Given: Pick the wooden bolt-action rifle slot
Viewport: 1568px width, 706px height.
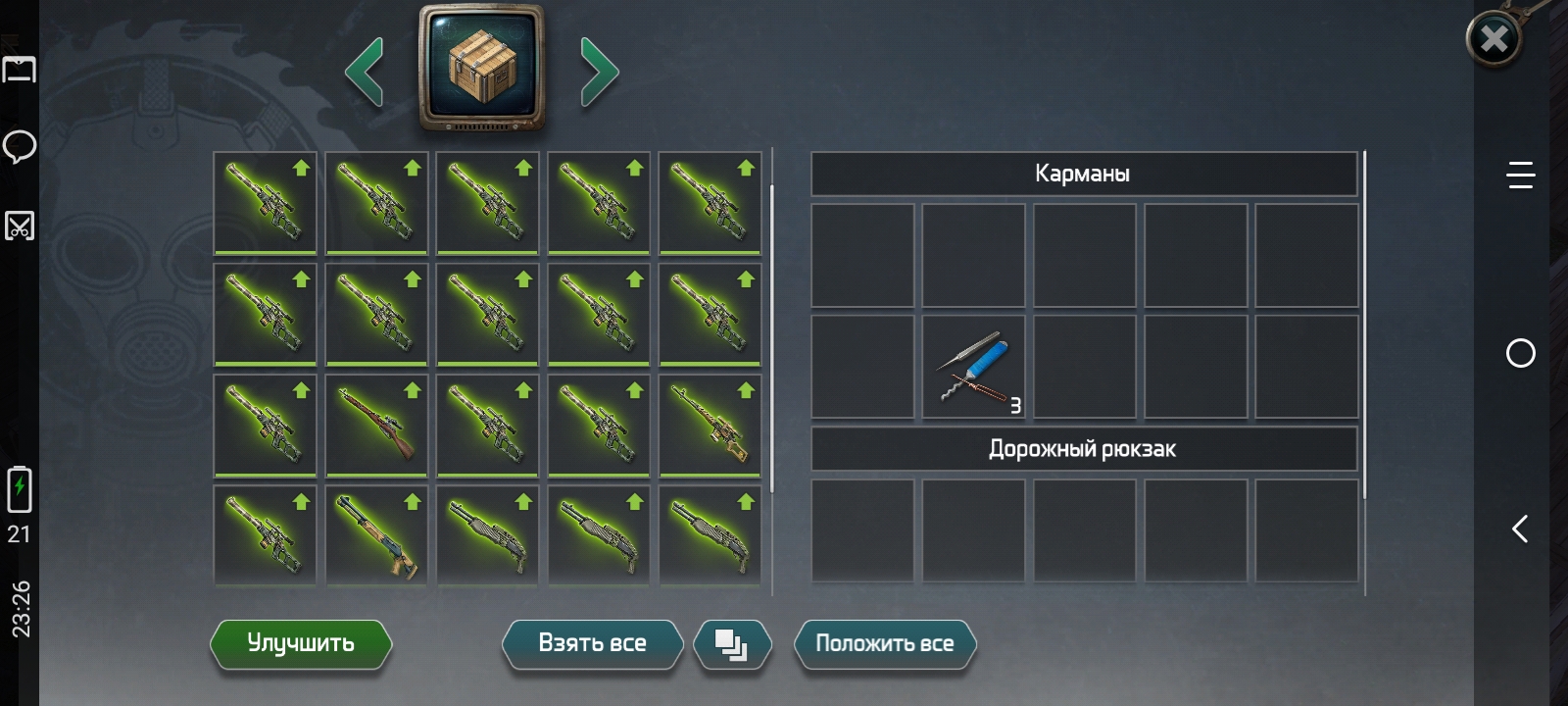Looking at the screenshot, I should (x=376, y=425).
